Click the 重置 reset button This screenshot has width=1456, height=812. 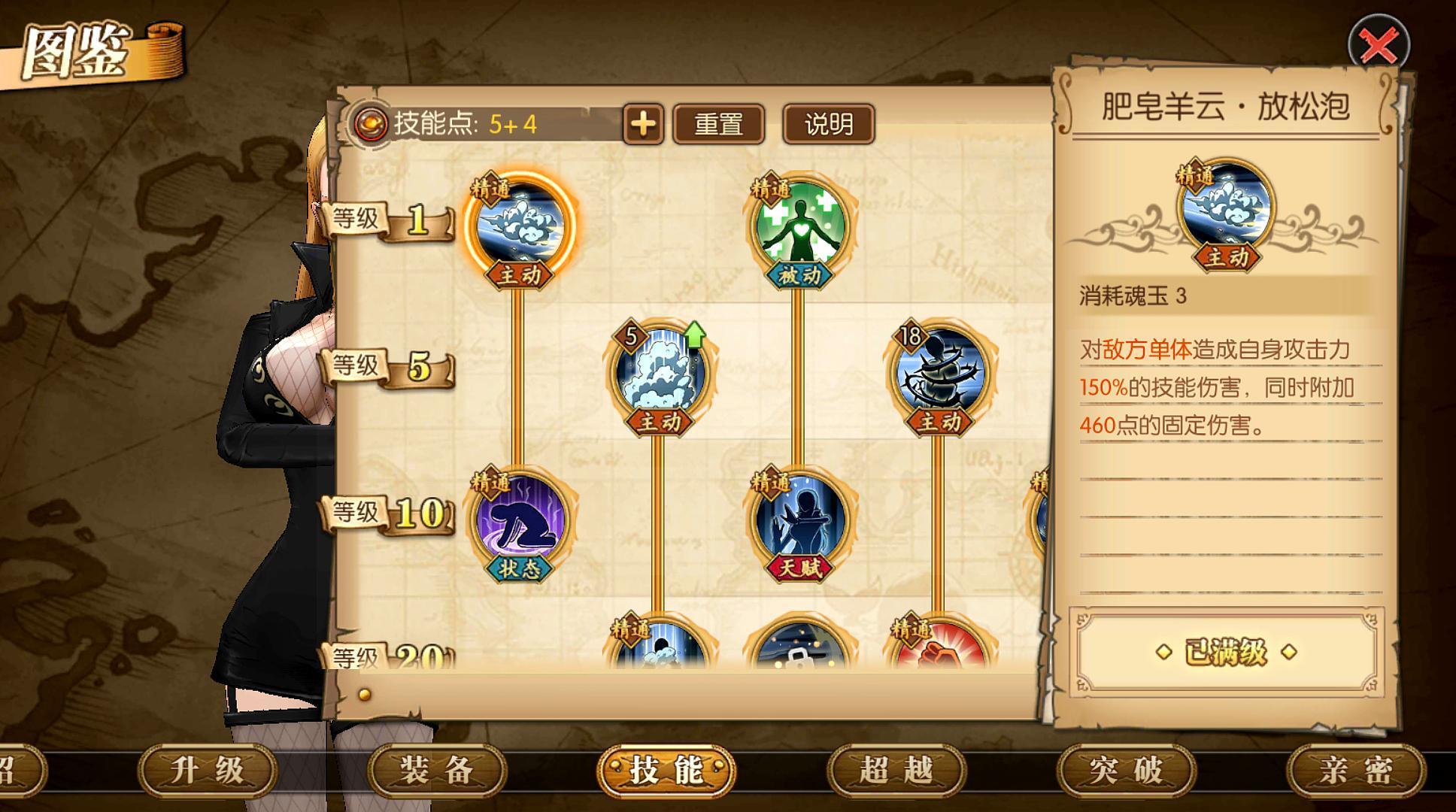[x=718, y=124]
